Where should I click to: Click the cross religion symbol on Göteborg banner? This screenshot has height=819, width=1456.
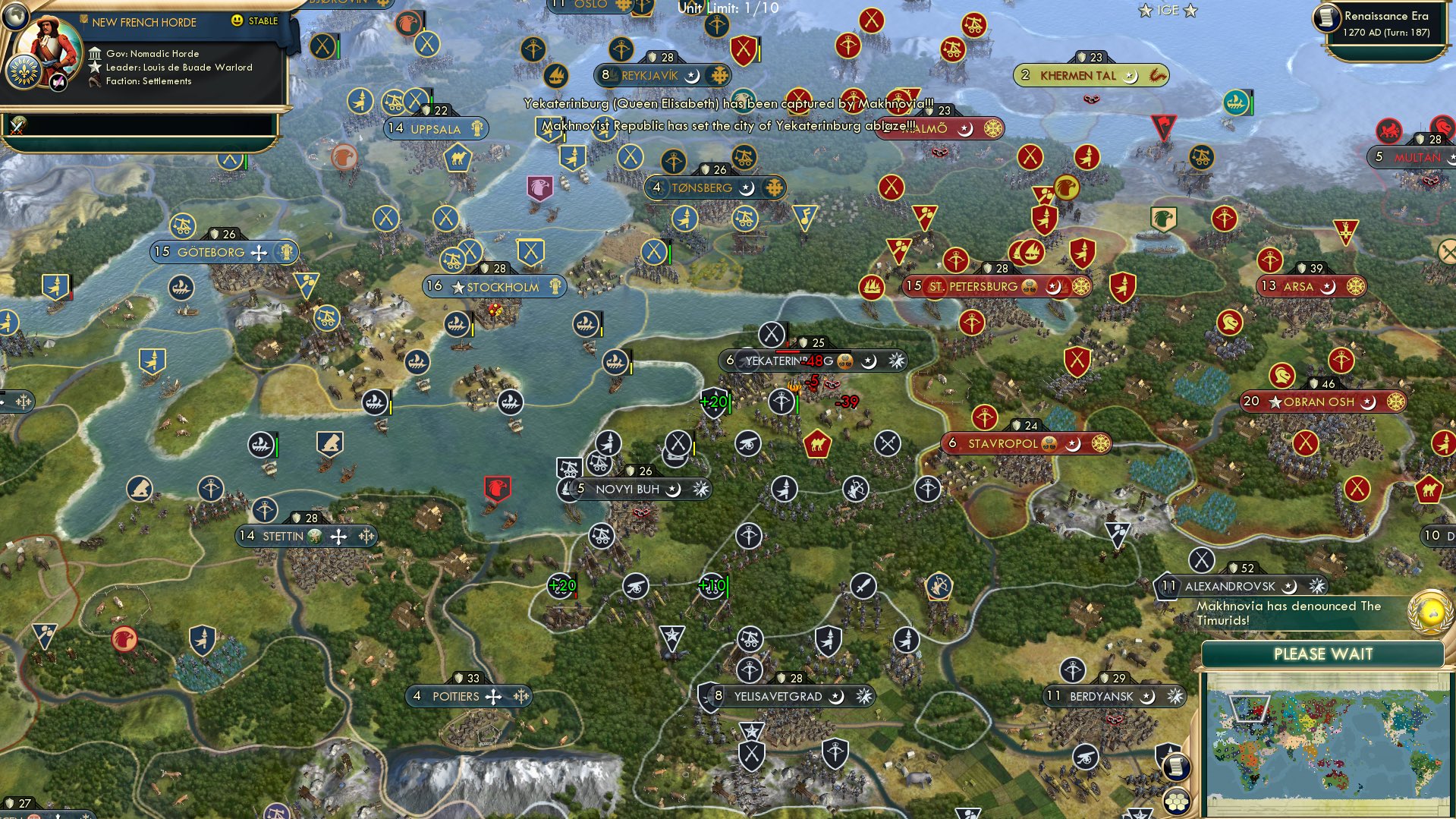[x=259, y=254]
